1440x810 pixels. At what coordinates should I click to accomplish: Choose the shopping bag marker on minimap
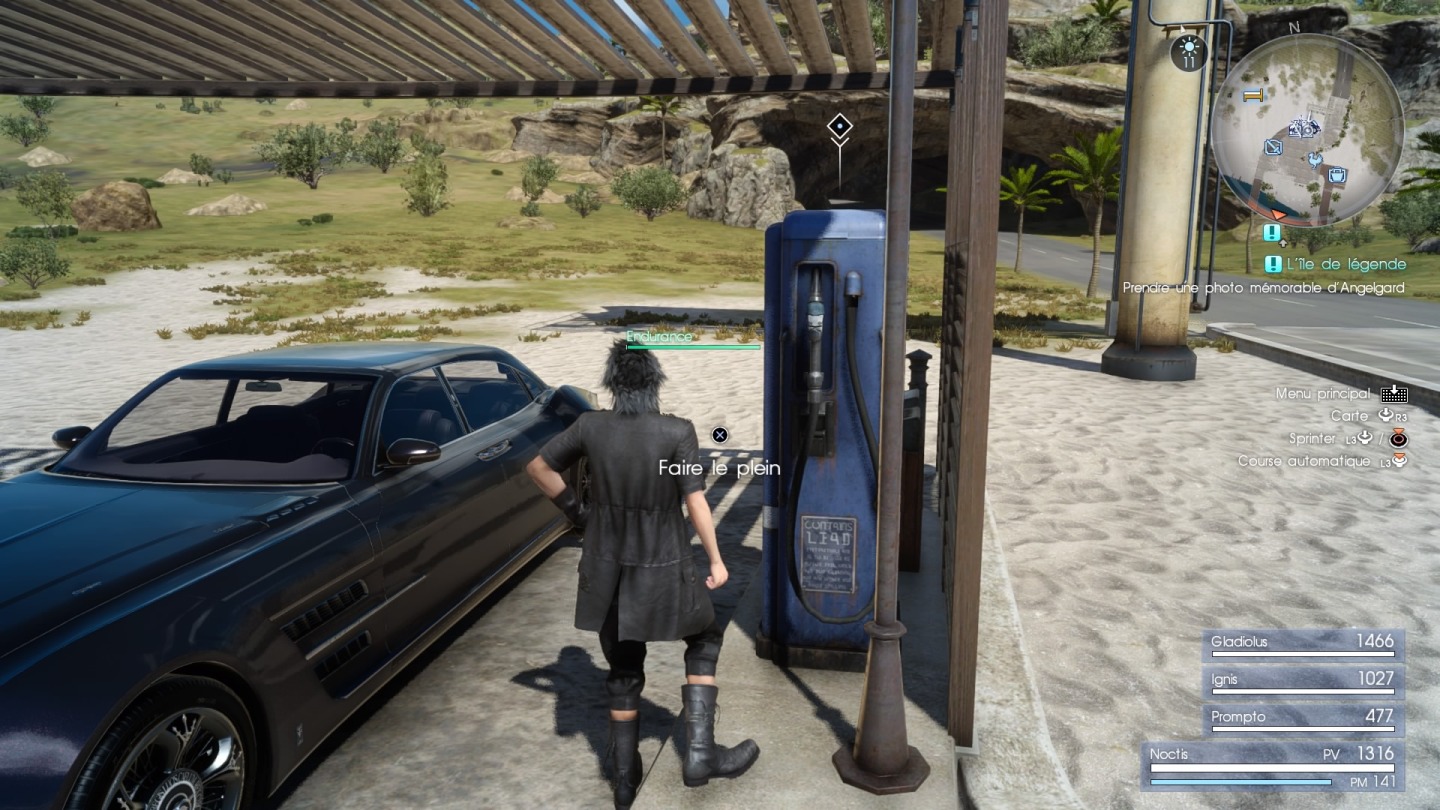pos(1337,175)
